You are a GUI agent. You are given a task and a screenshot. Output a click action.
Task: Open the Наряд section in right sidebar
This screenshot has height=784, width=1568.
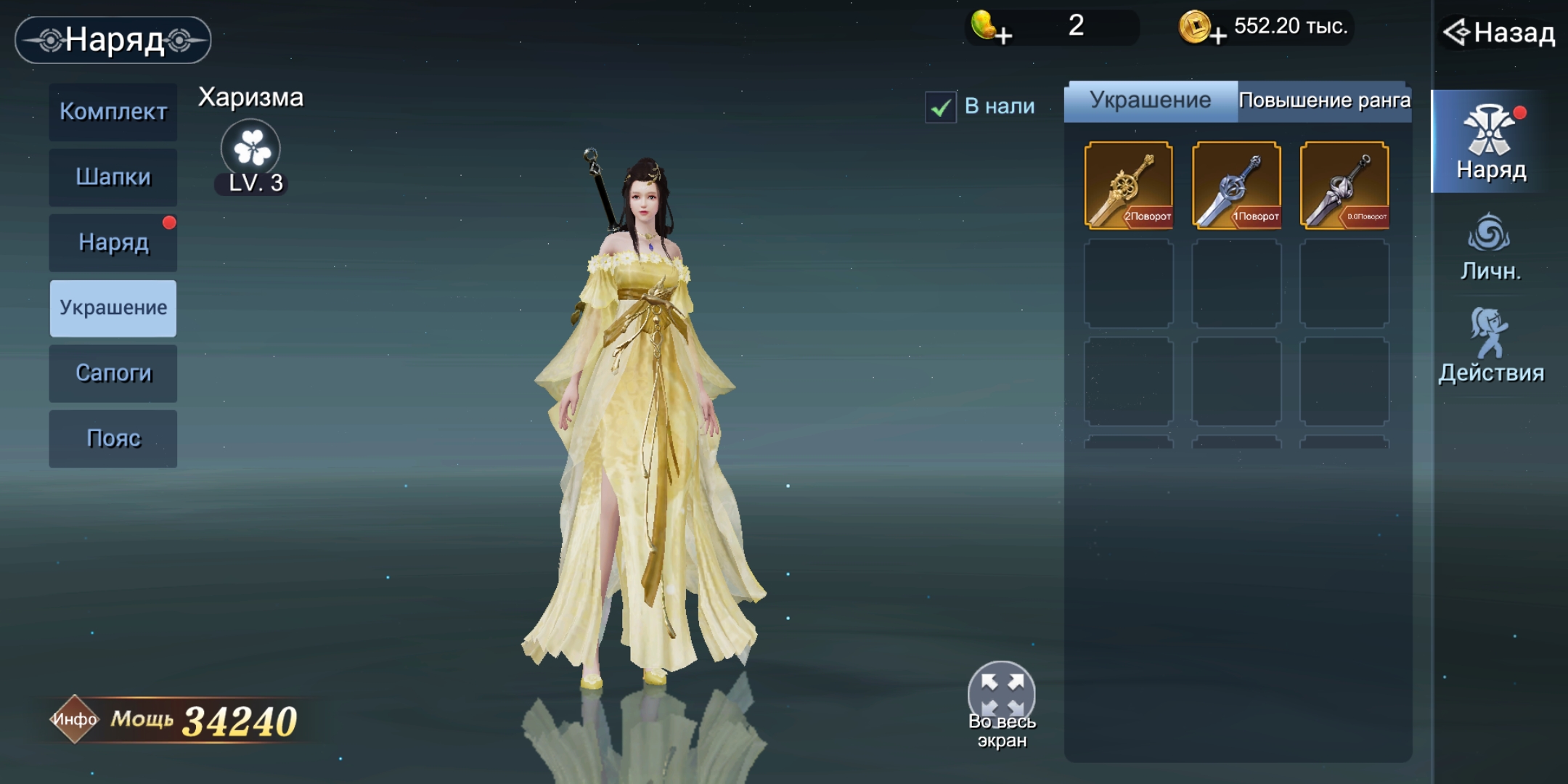(1490, 142)
